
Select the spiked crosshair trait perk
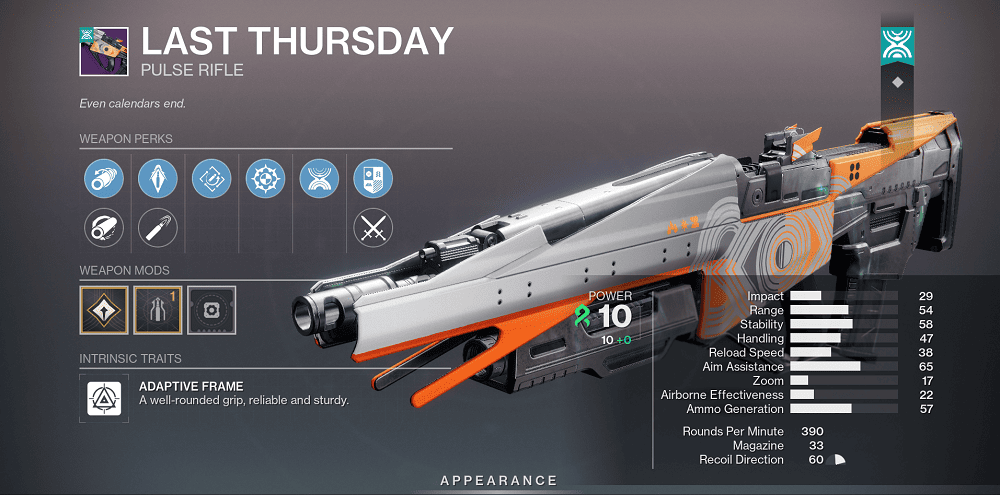[265, 180]
